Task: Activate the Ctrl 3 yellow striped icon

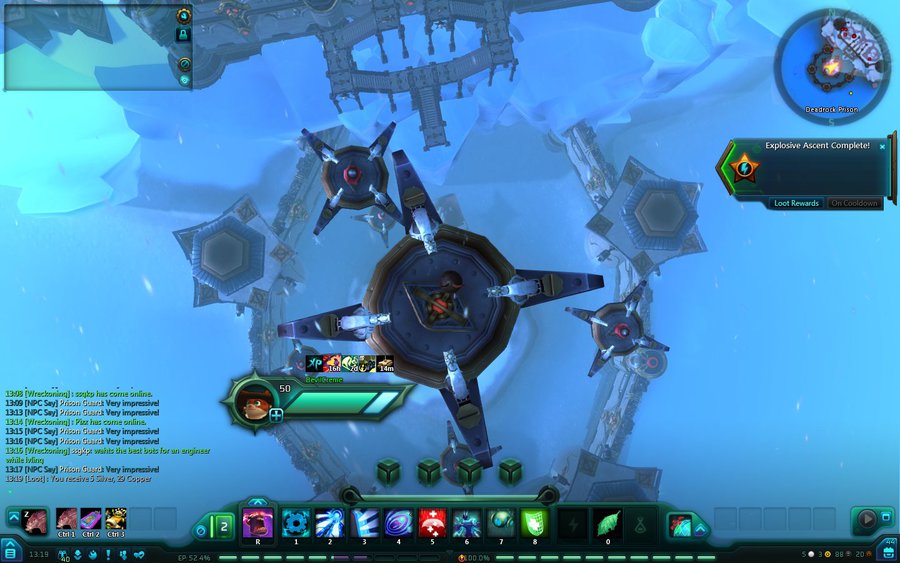Action: (x=116, y=519)
